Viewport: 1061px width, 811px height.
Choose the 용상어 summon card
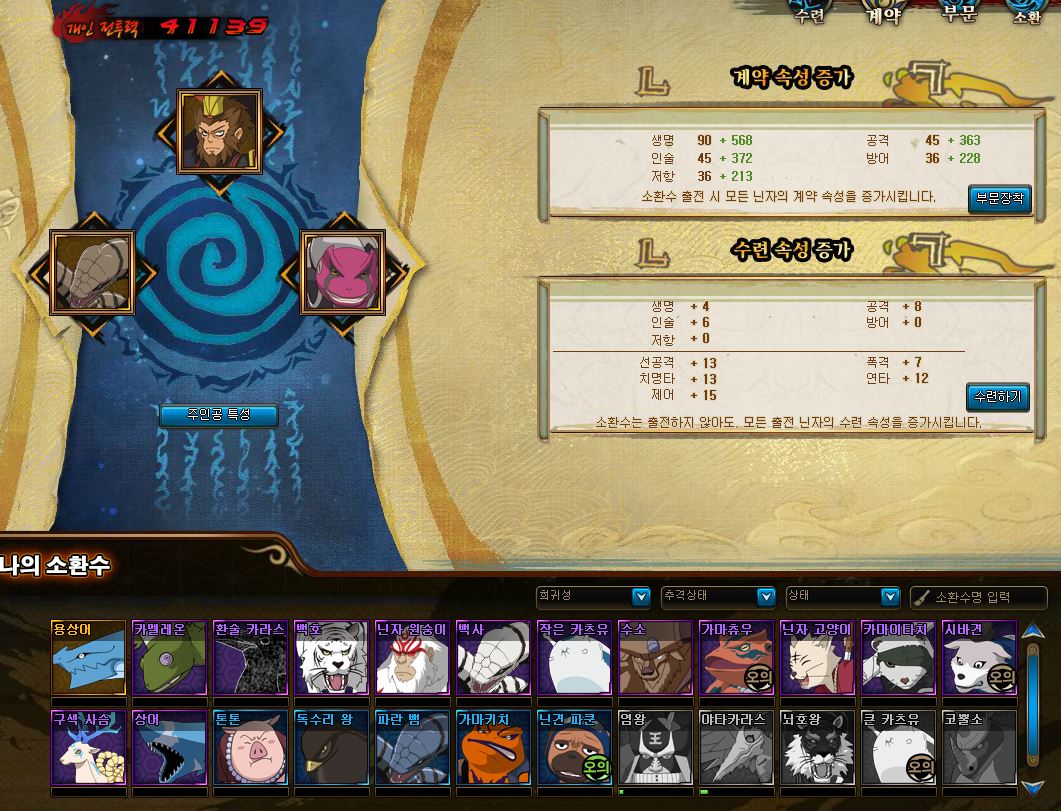pyautogui.click(x=88, y=658)
